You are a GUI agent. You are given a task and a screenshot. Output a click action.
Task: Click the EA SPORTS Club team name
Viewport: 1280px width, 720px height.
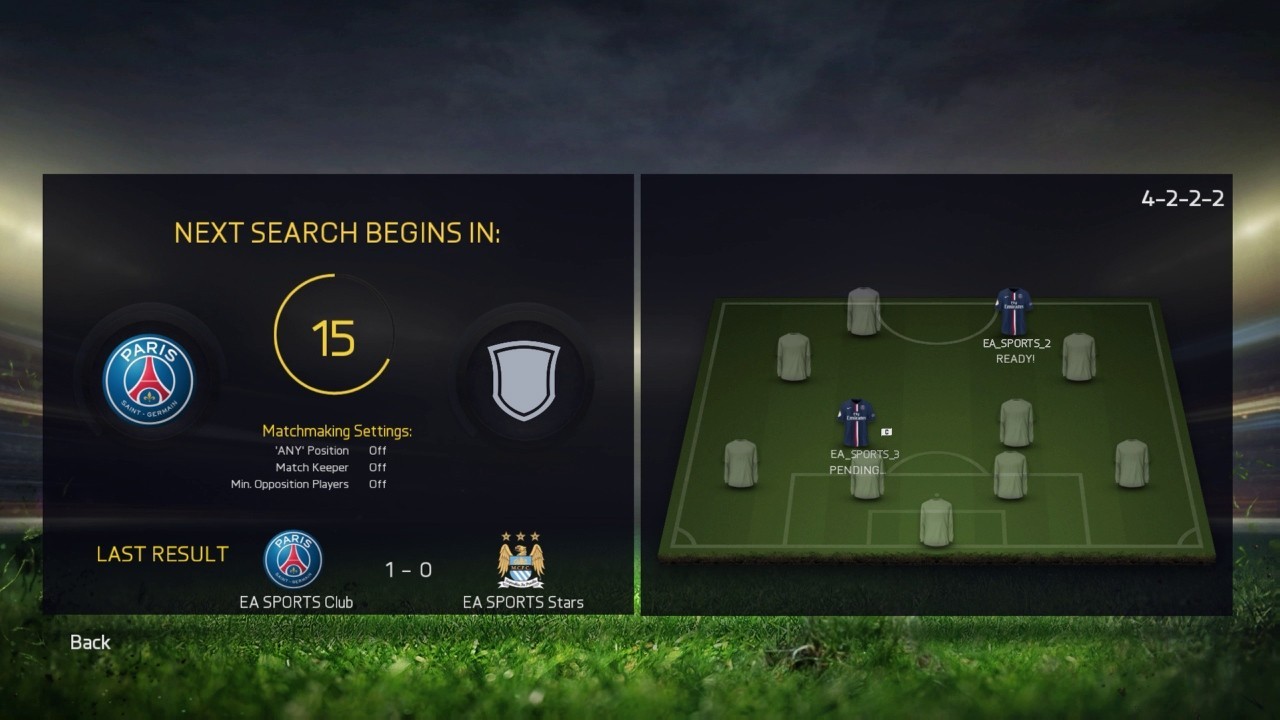(297, 603)
